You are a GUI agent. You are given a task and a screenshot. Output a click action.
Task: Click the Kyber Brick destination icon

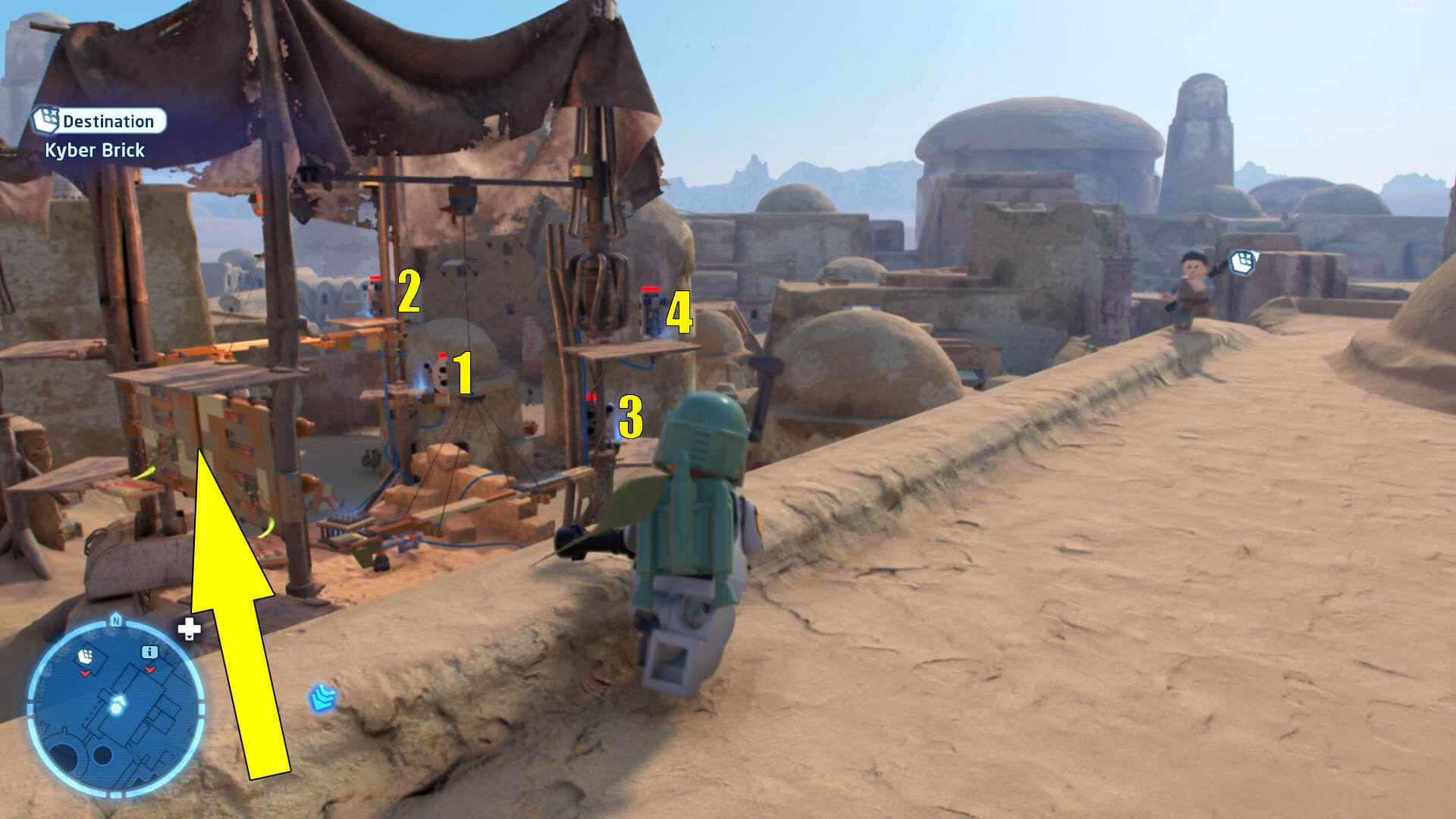[47, 120]
